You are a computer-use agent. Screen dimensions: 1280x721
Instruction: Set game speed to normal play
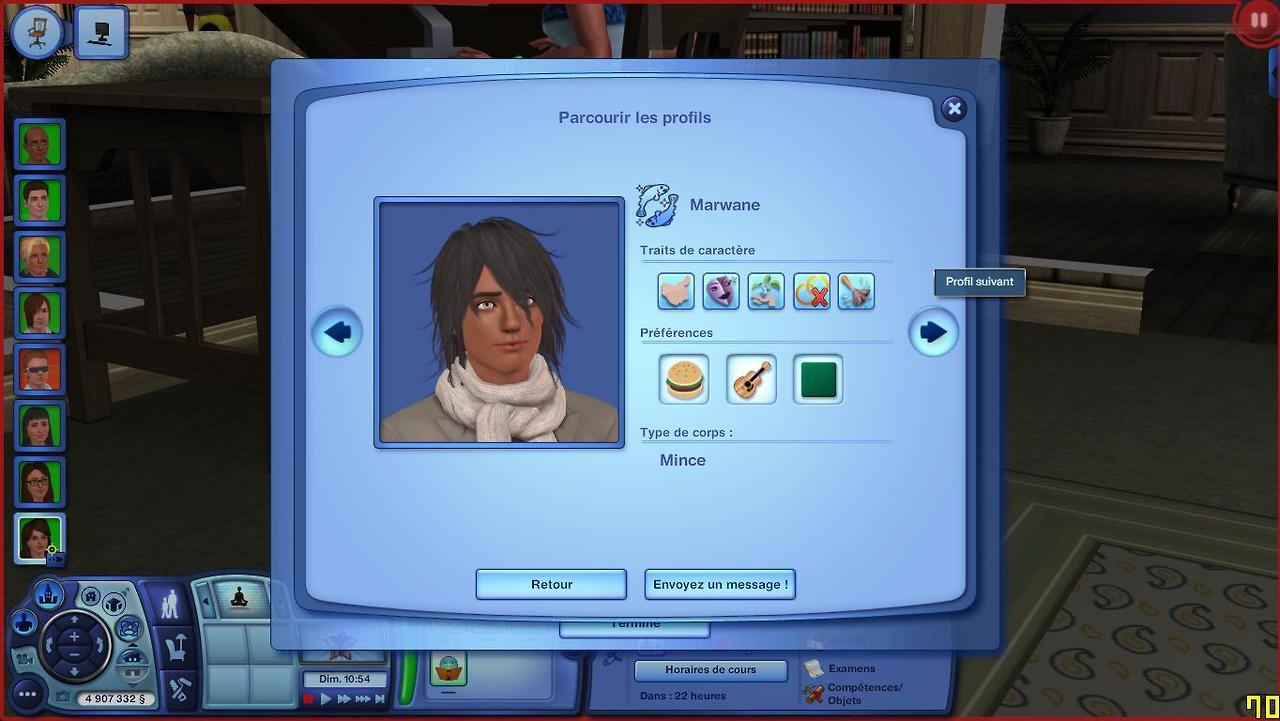326,699
